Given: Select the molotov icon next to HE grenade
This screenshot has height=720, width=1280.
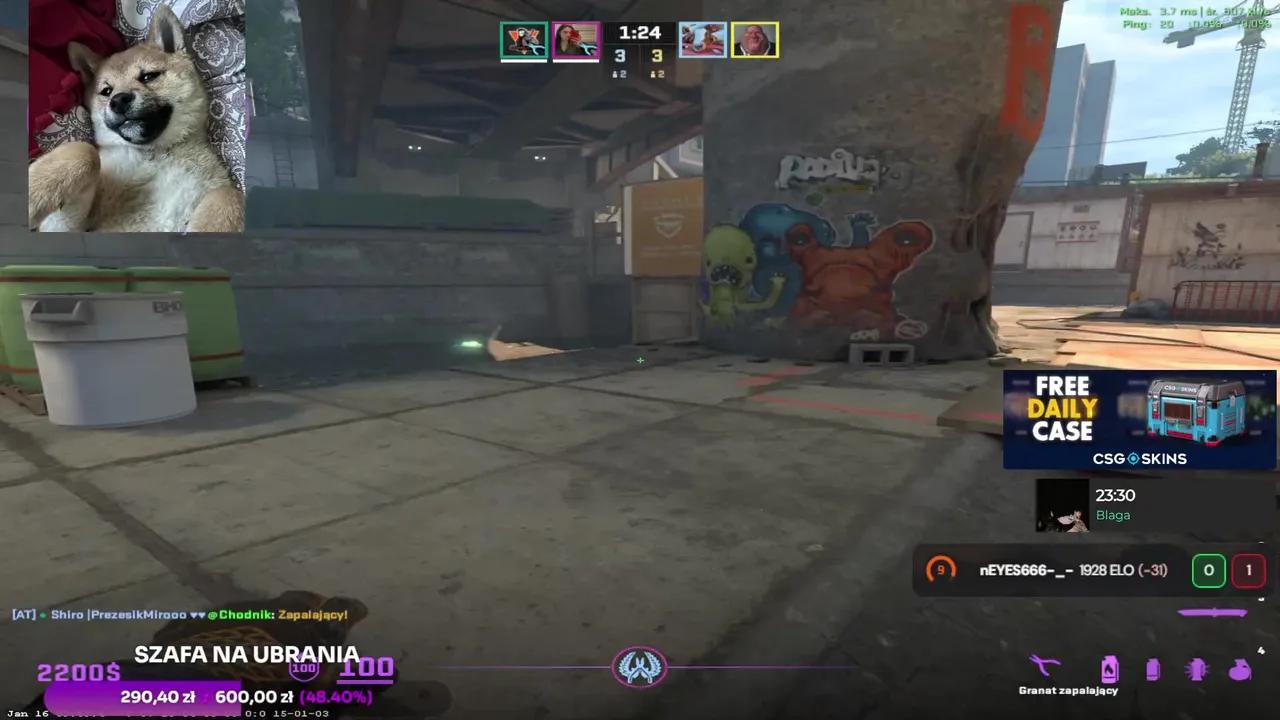Looking at the screenshot, I should pyautogui.click(x=1110, y=668).
